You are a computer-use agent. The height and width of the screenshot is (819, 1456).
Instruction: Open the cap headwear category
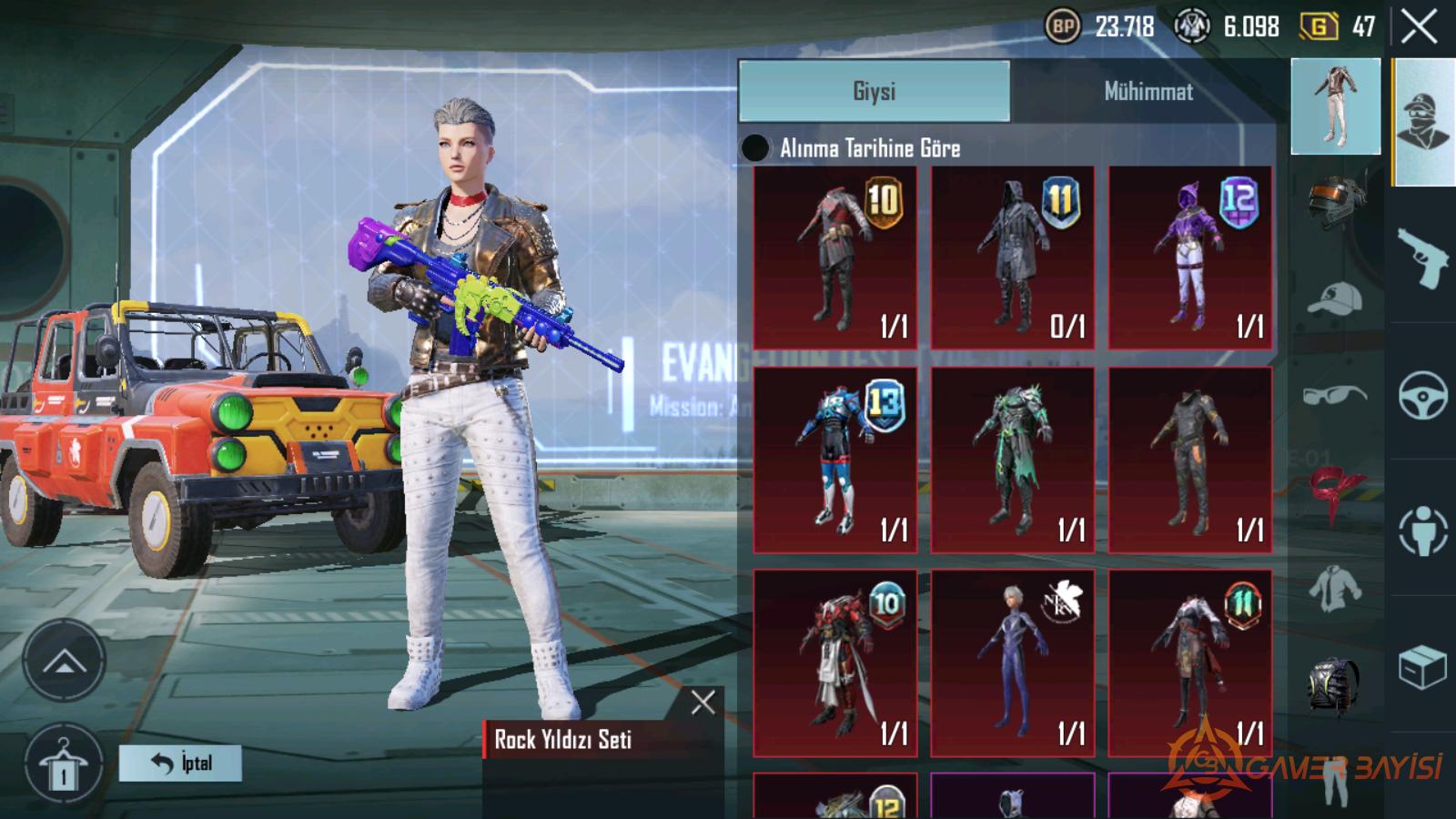1335,298
